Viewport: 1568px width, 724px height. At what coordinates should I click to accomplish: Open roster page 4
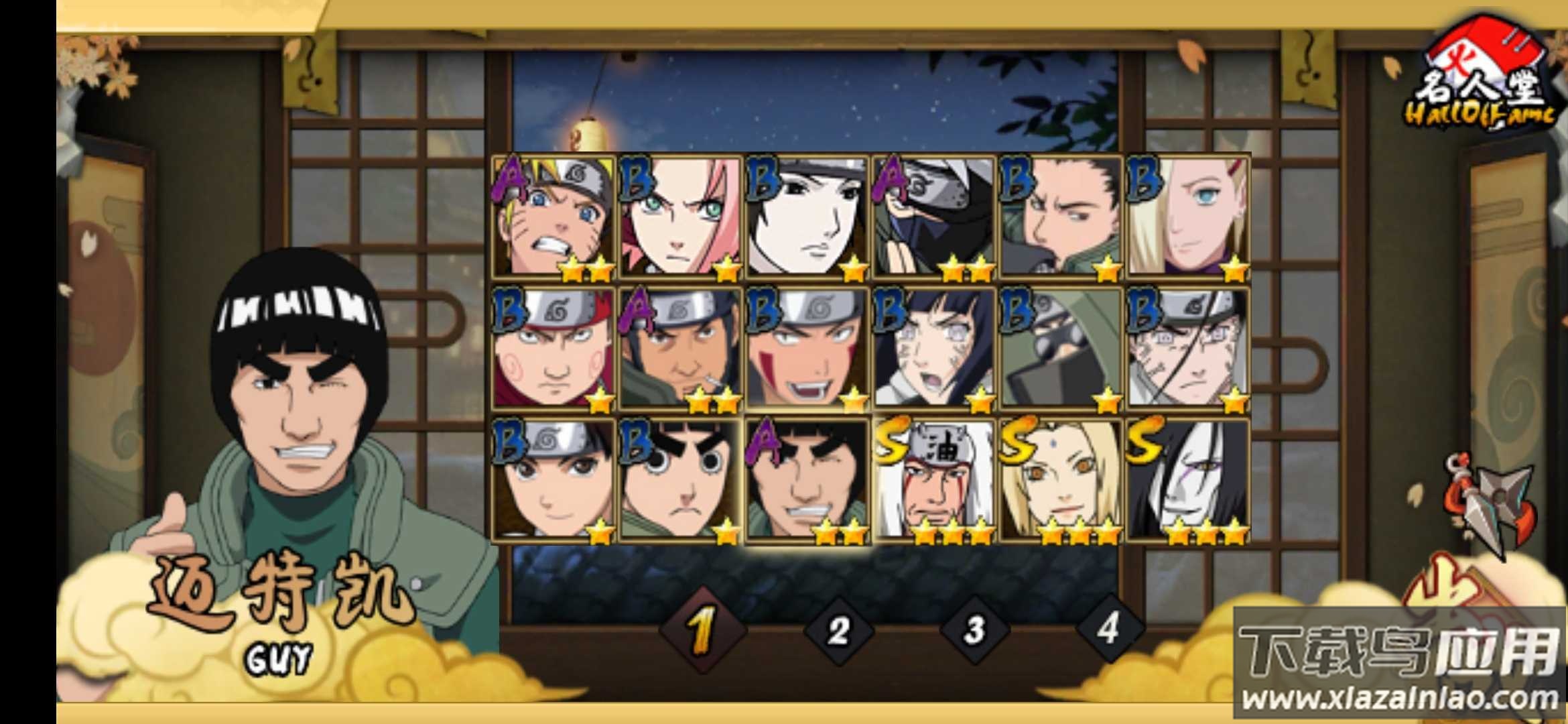1108,629
